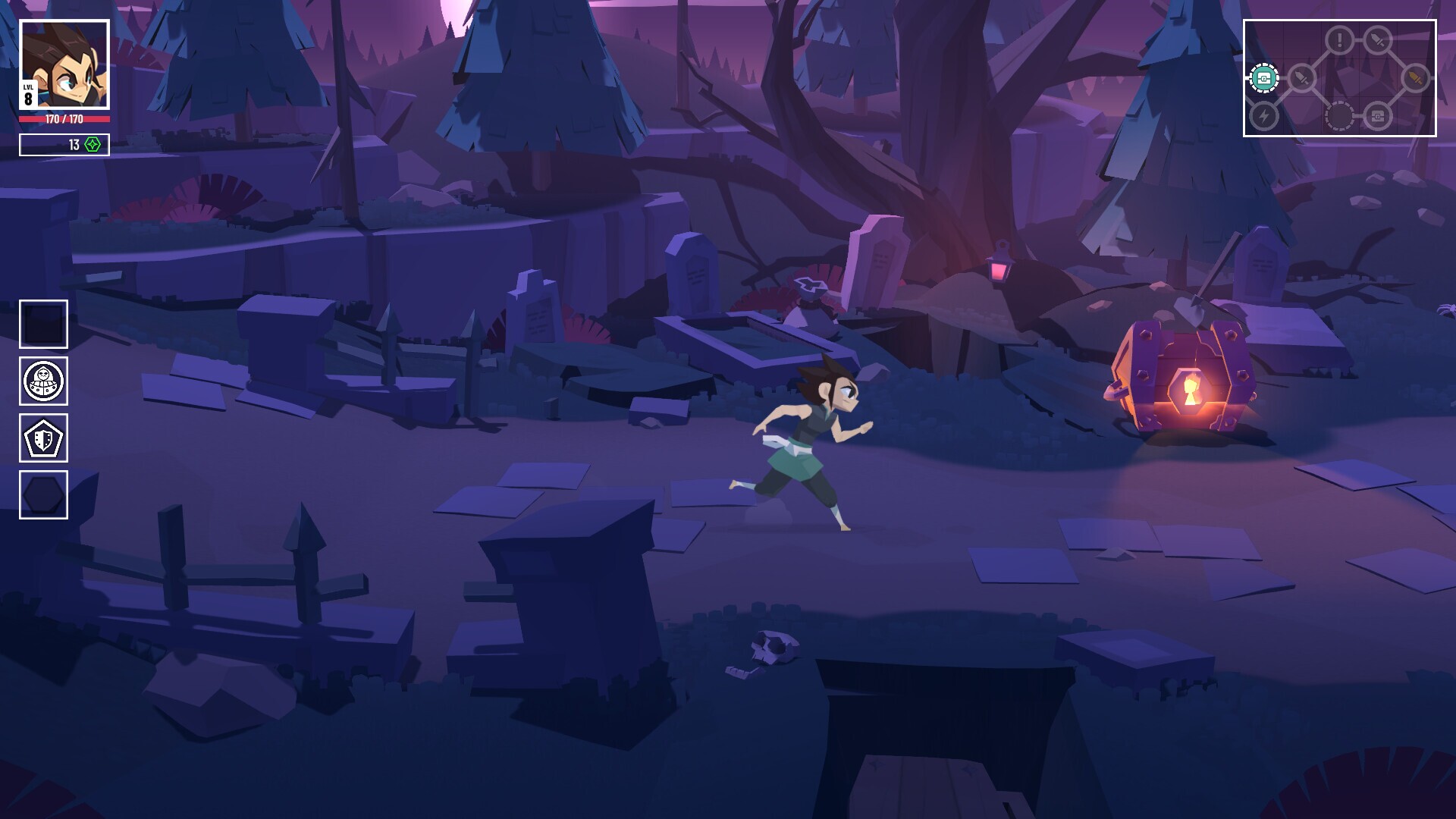Screen dimensions: 1456x819
Task: Select the teal chest node on the minimap
Action: click(1264, 79)
